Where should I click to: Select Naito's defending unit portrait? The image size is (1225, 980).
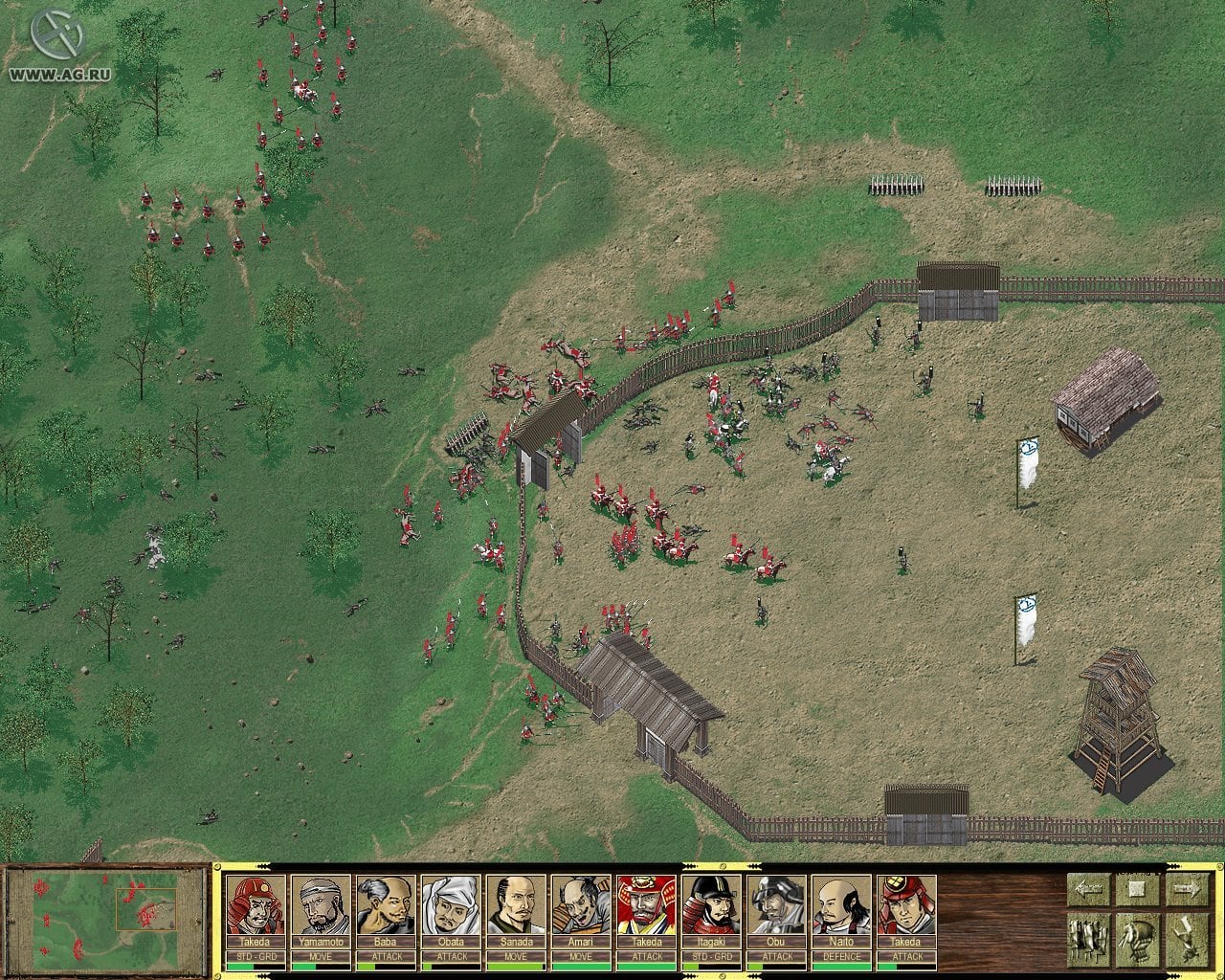pyautogui.click(x=841, y=905)
